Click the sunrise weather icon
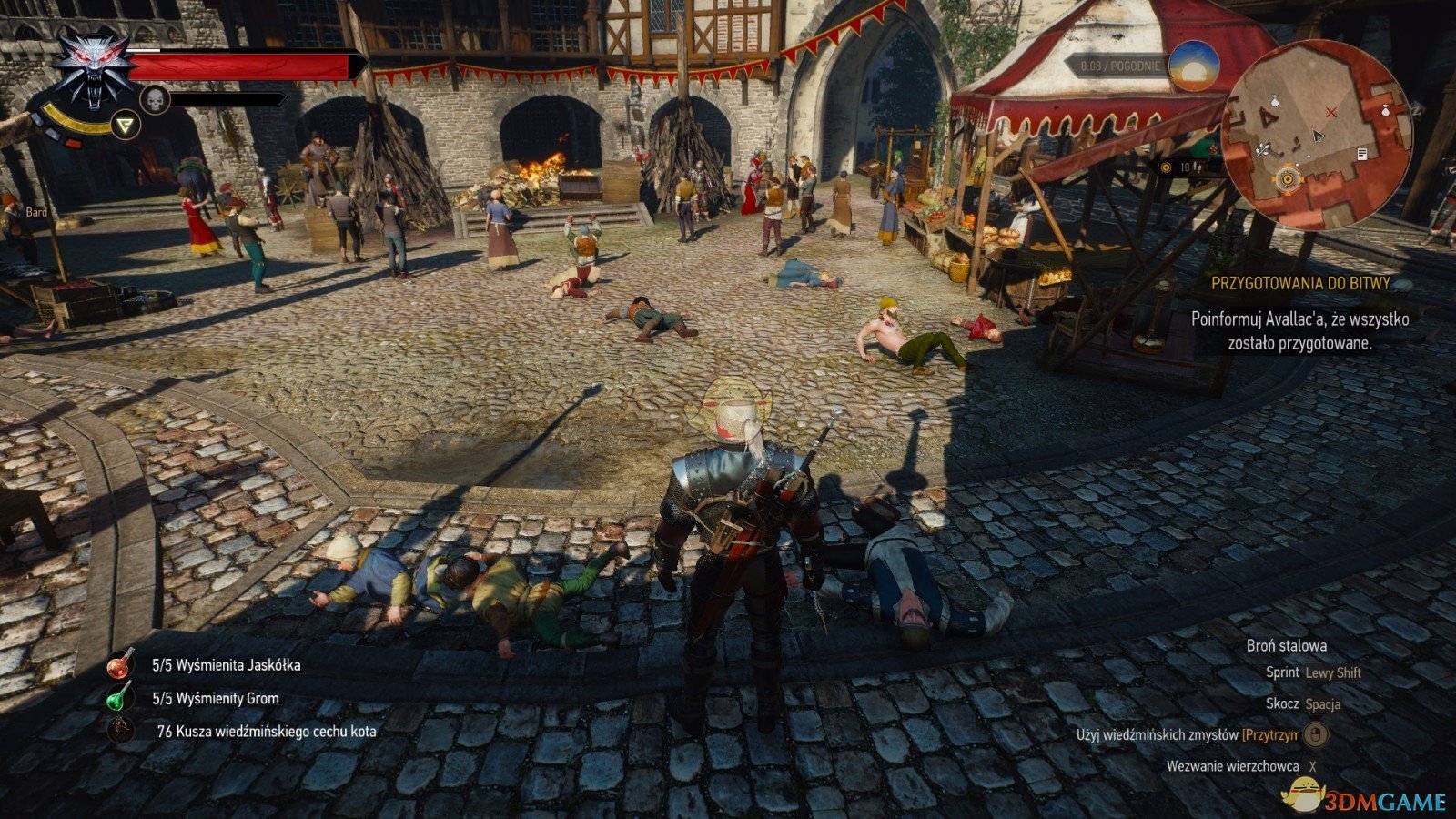This screenshot has width=1456, height=819. (1194, 66)
